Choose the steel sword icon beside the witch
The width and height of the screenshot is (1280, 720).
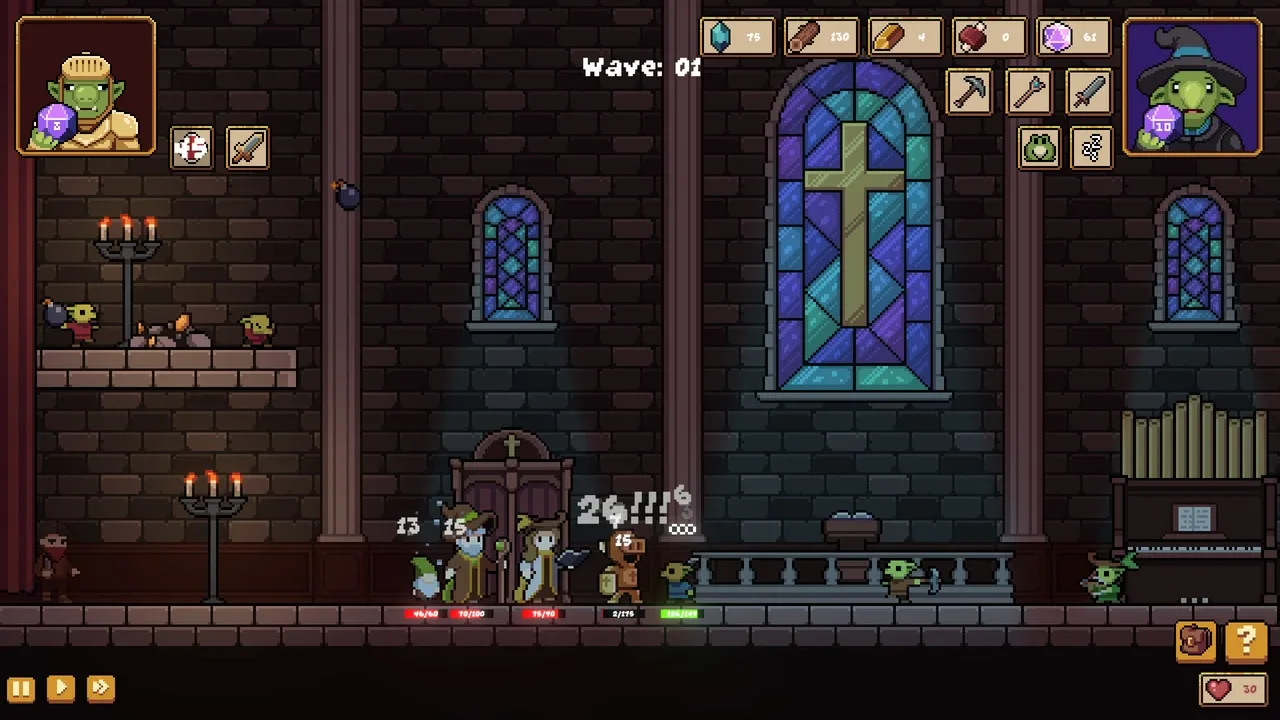point(1089,93)
